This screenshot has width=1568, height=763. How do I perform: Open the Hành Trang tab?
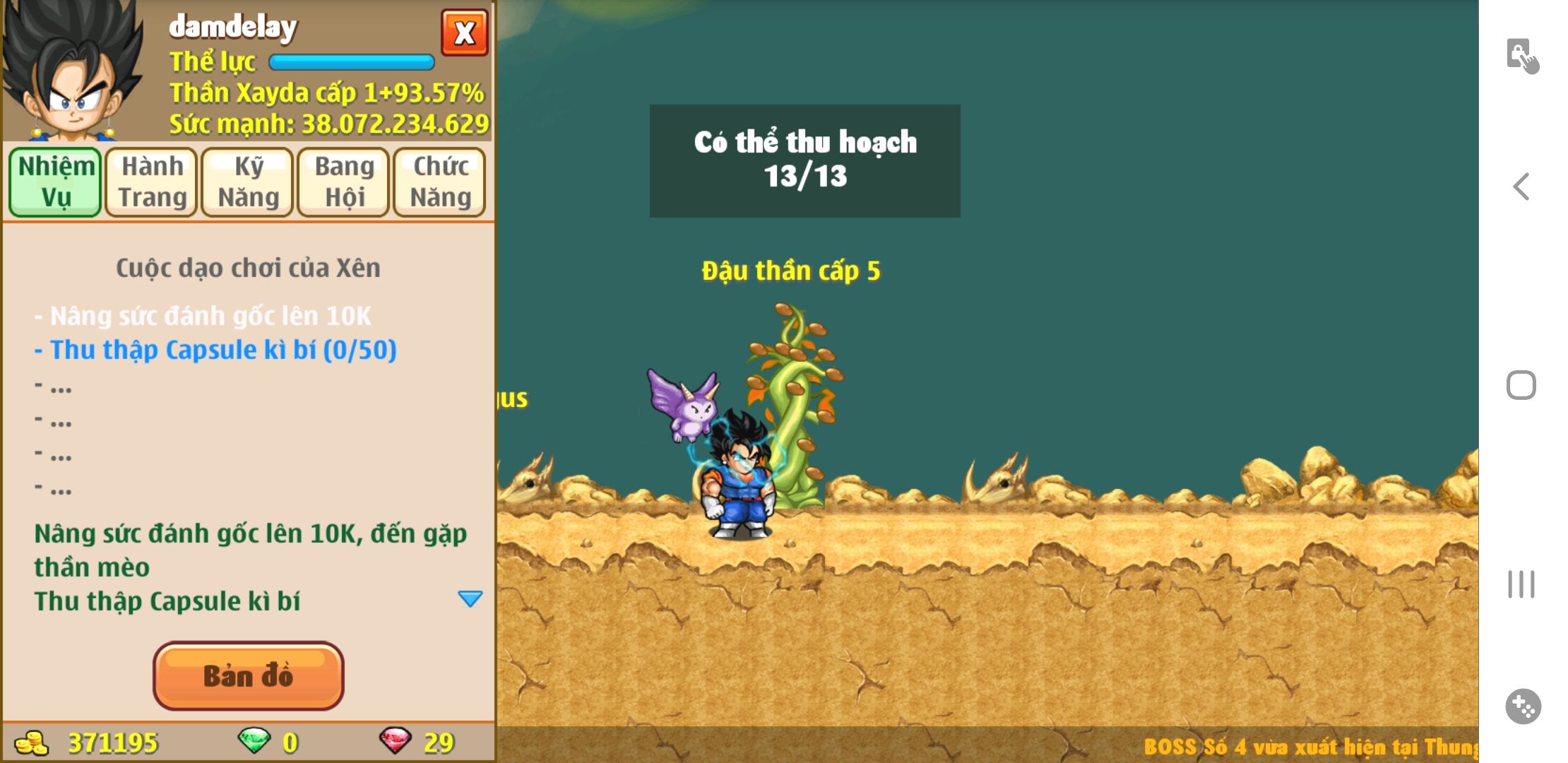click(152, 182)
